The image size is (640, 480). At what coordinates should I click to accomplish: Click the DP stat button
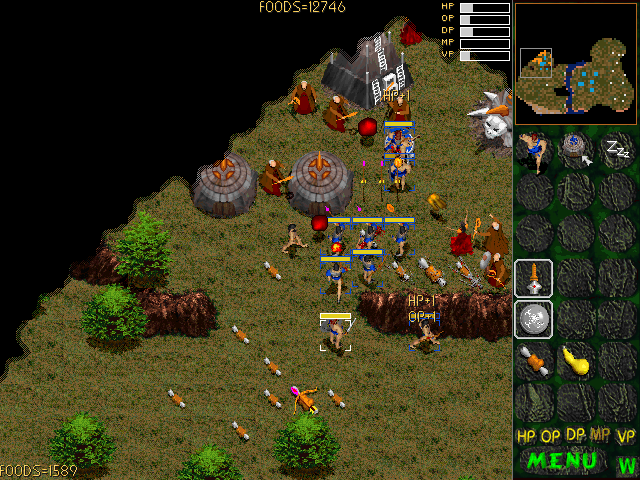[x=576, y=436]
